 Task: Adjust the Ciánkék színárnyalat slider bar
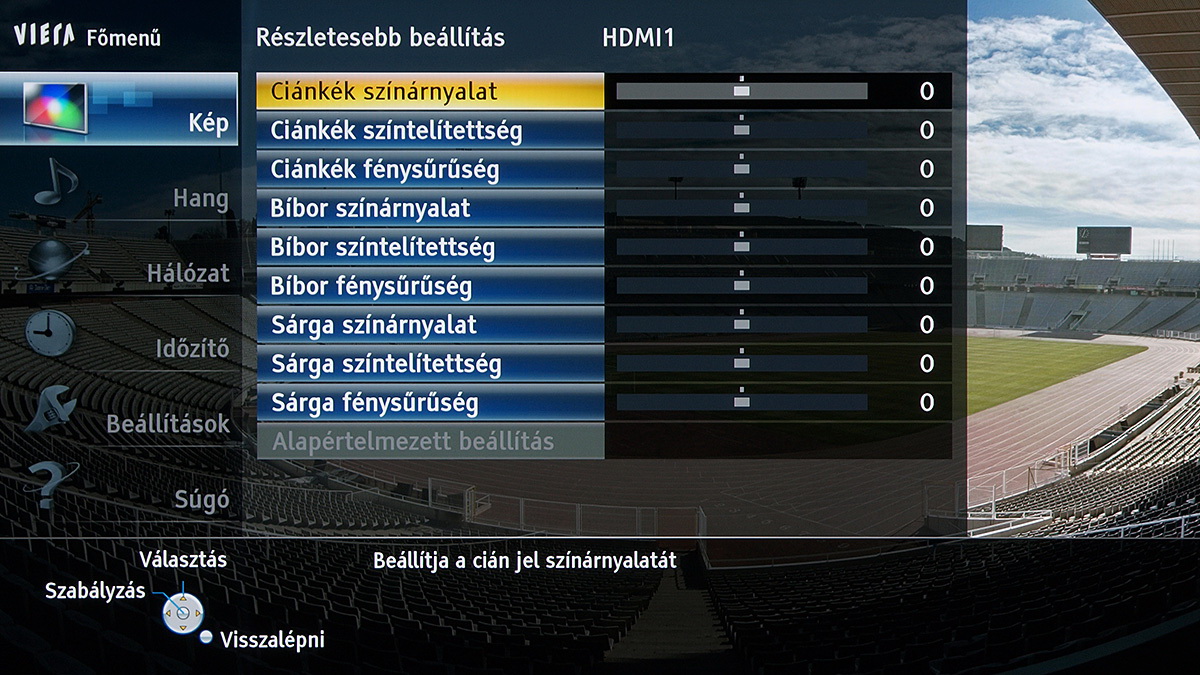[741, 91]
